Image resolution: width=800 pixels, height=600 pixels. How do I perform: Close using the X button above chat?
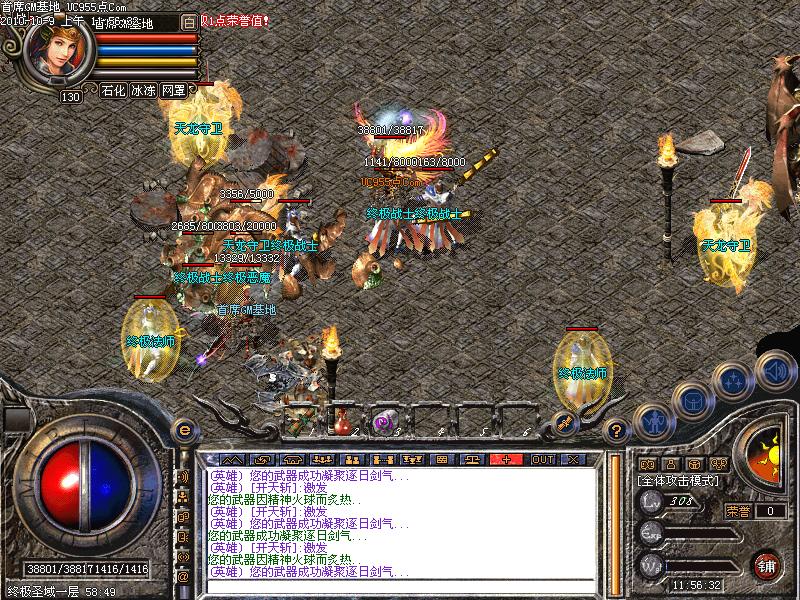tap(573, 459)
